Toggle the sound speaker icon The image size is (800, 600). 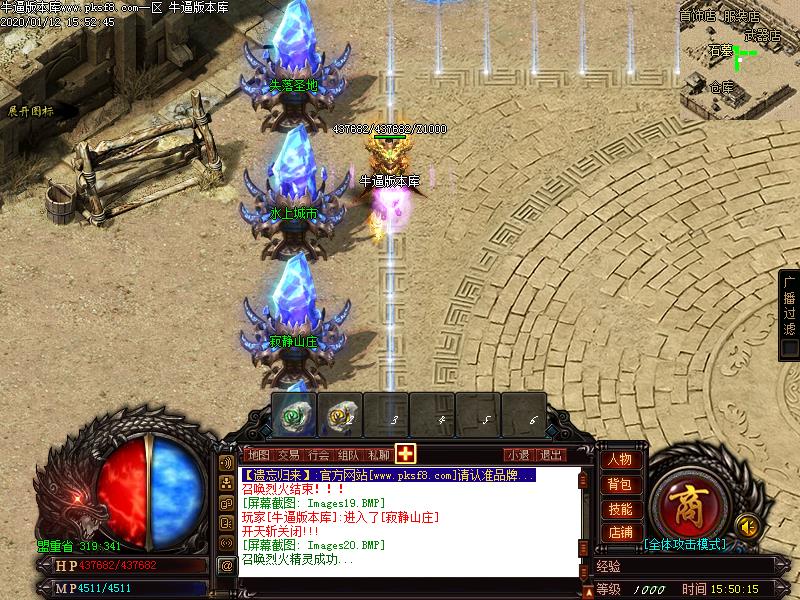(745, 524)
